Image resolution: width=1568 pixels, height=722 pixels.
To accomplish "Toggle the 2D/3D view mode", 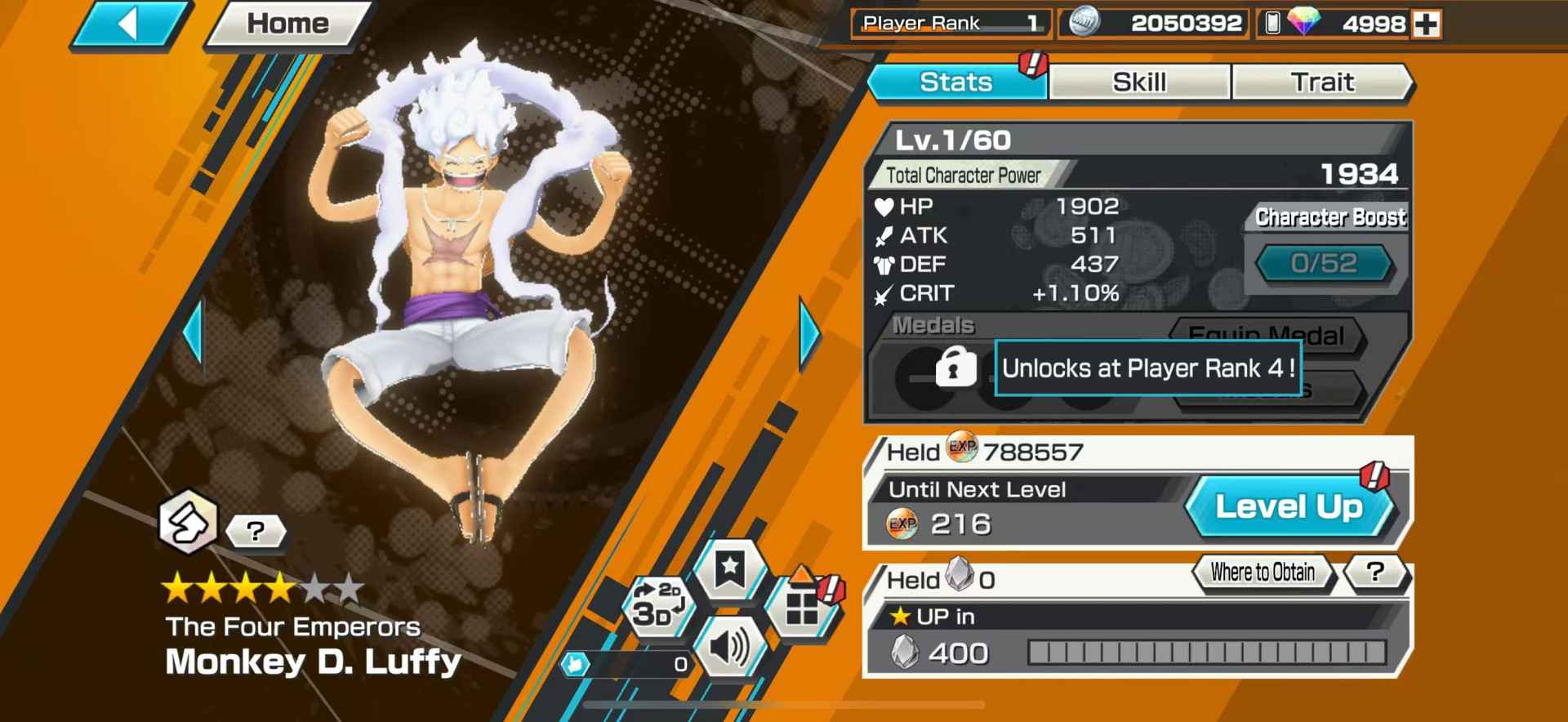I will (x=657, y=605).
